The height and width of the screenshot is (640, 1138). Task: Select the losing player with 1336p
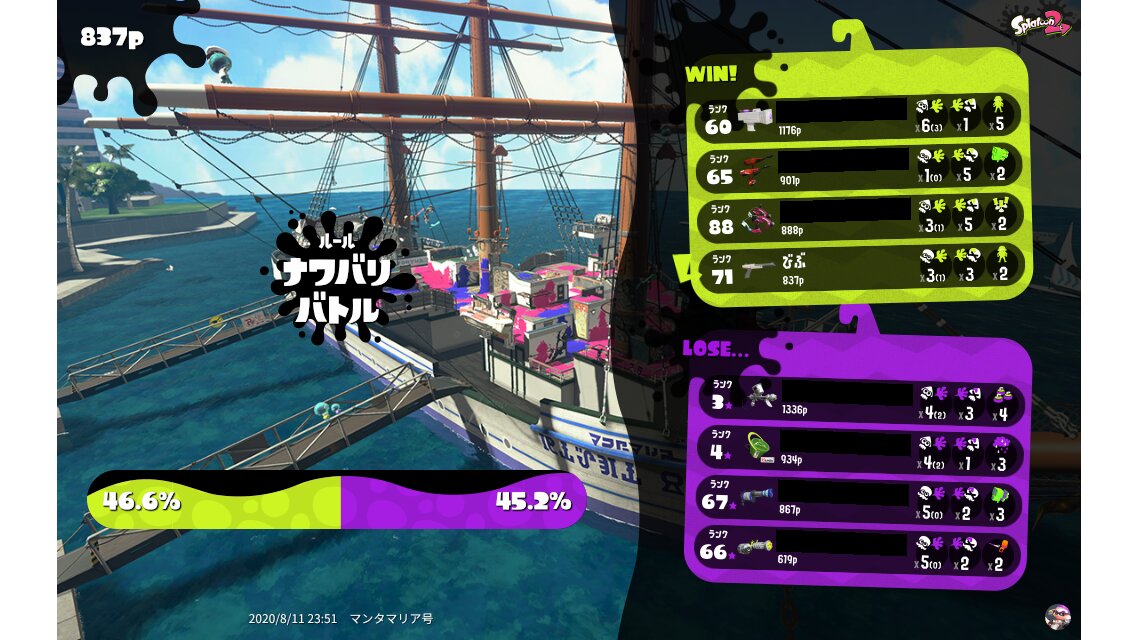860,399
